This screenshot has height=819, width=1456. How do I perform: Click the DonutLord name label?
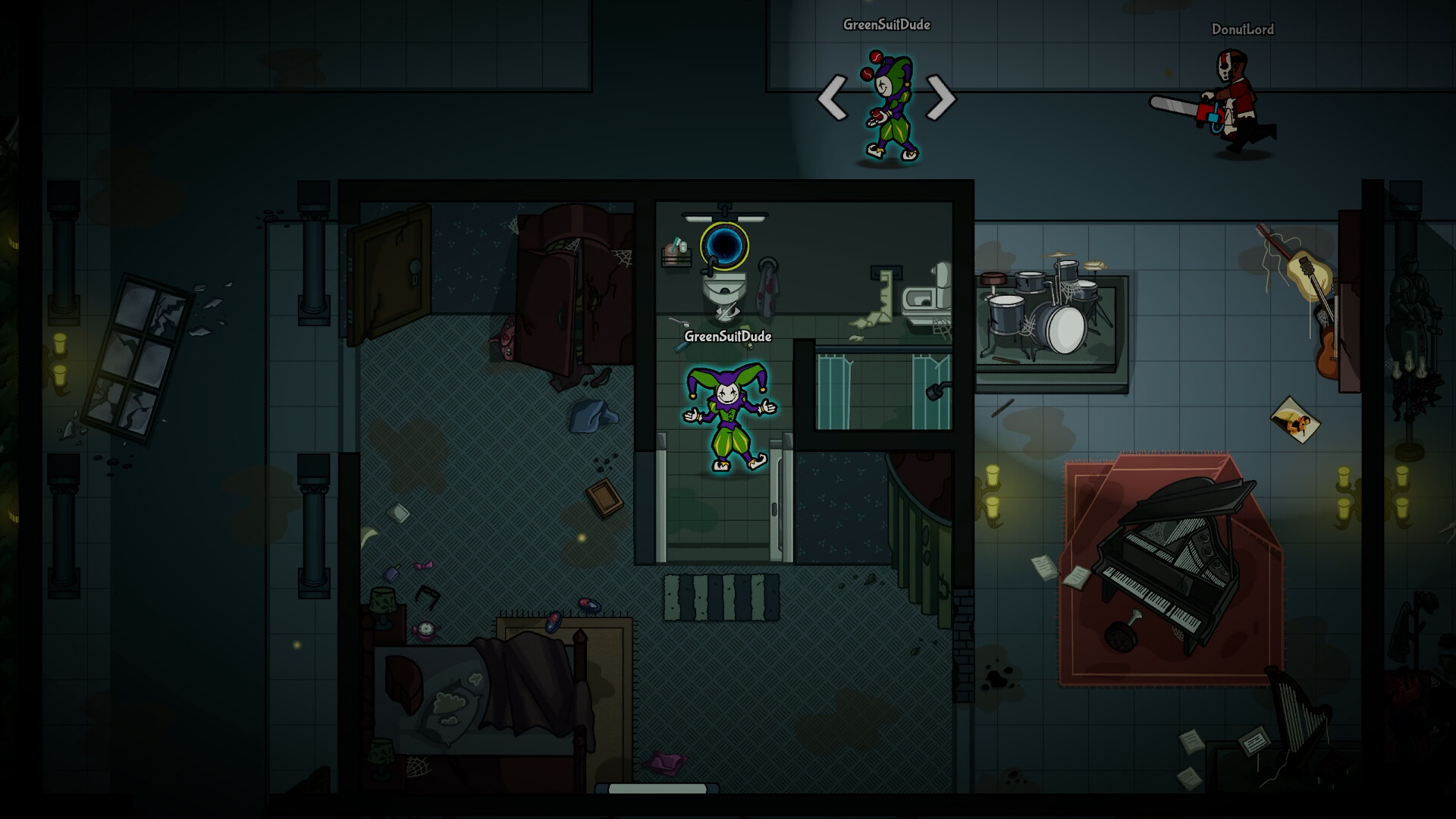(1244, 30)
